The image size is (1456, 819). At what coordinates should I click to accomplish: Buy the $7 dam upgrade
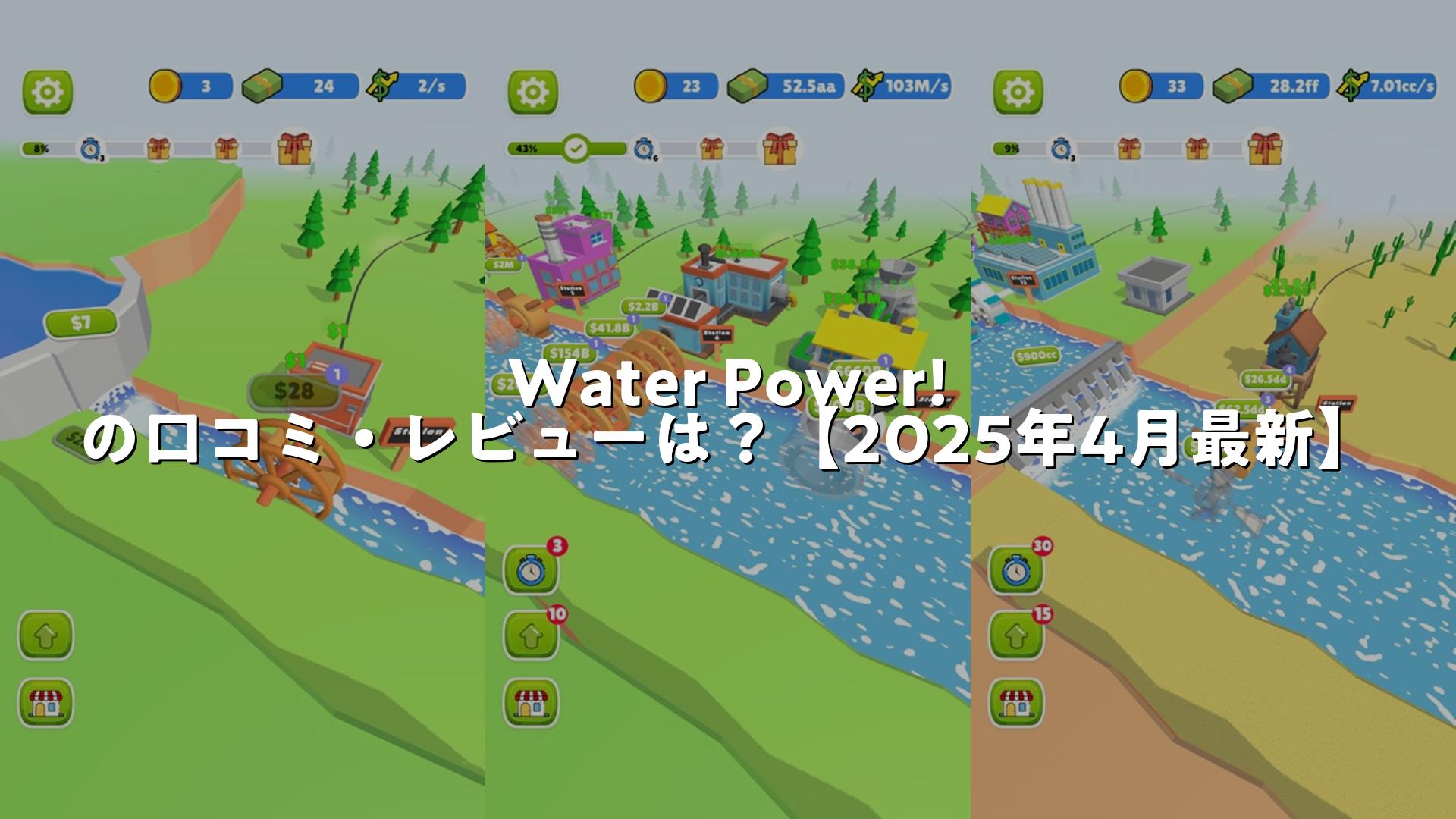click(x=81, y=324)
